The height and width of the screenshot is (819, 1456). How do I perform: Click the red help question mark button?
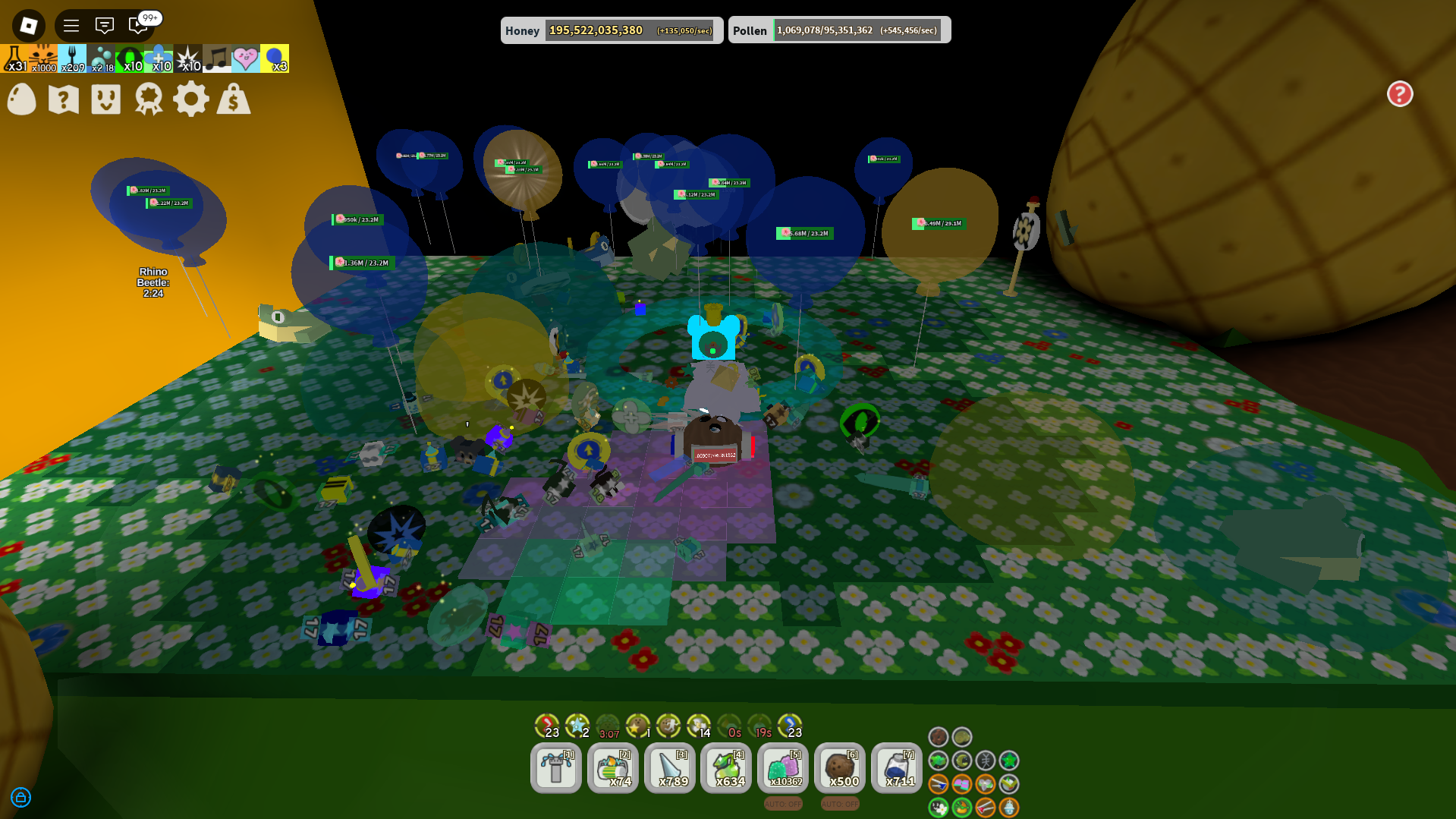click(x=1399, y=93)
